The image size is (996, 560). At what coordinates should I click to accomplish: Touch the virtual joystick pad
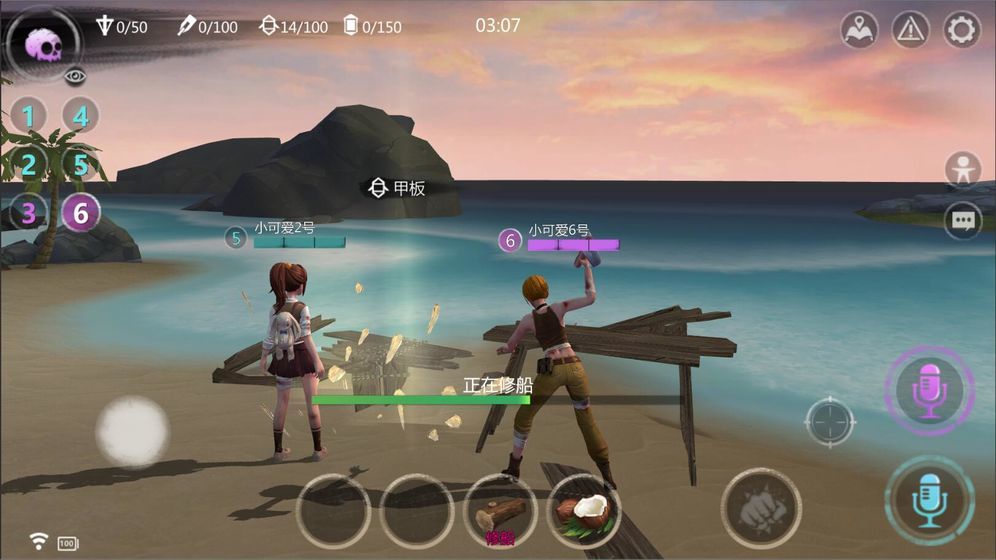tap(132, 431)
